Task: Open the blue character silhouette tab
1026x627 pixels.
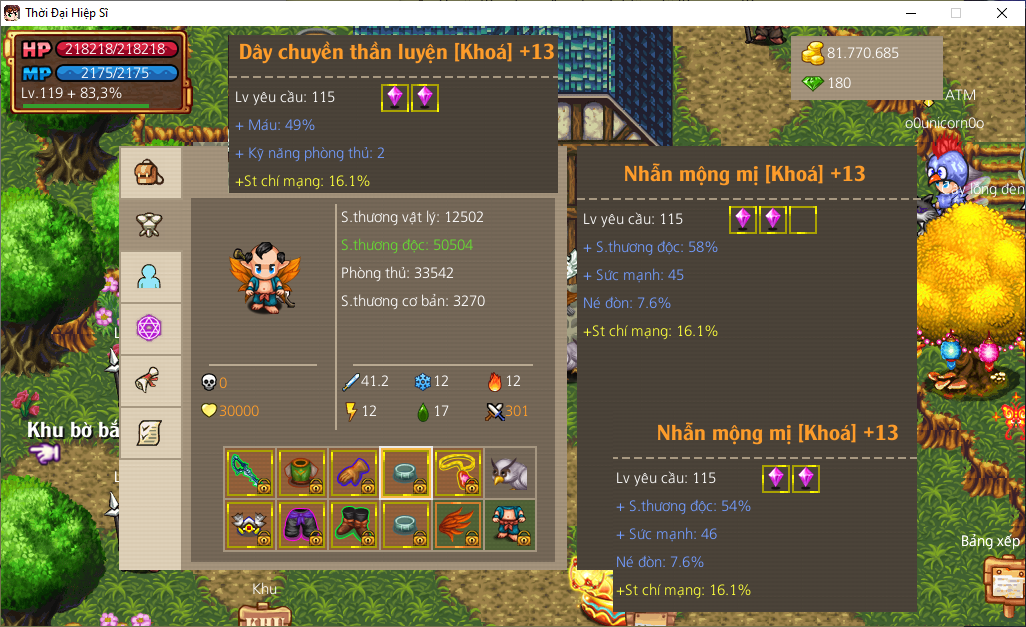Action: 150,277
